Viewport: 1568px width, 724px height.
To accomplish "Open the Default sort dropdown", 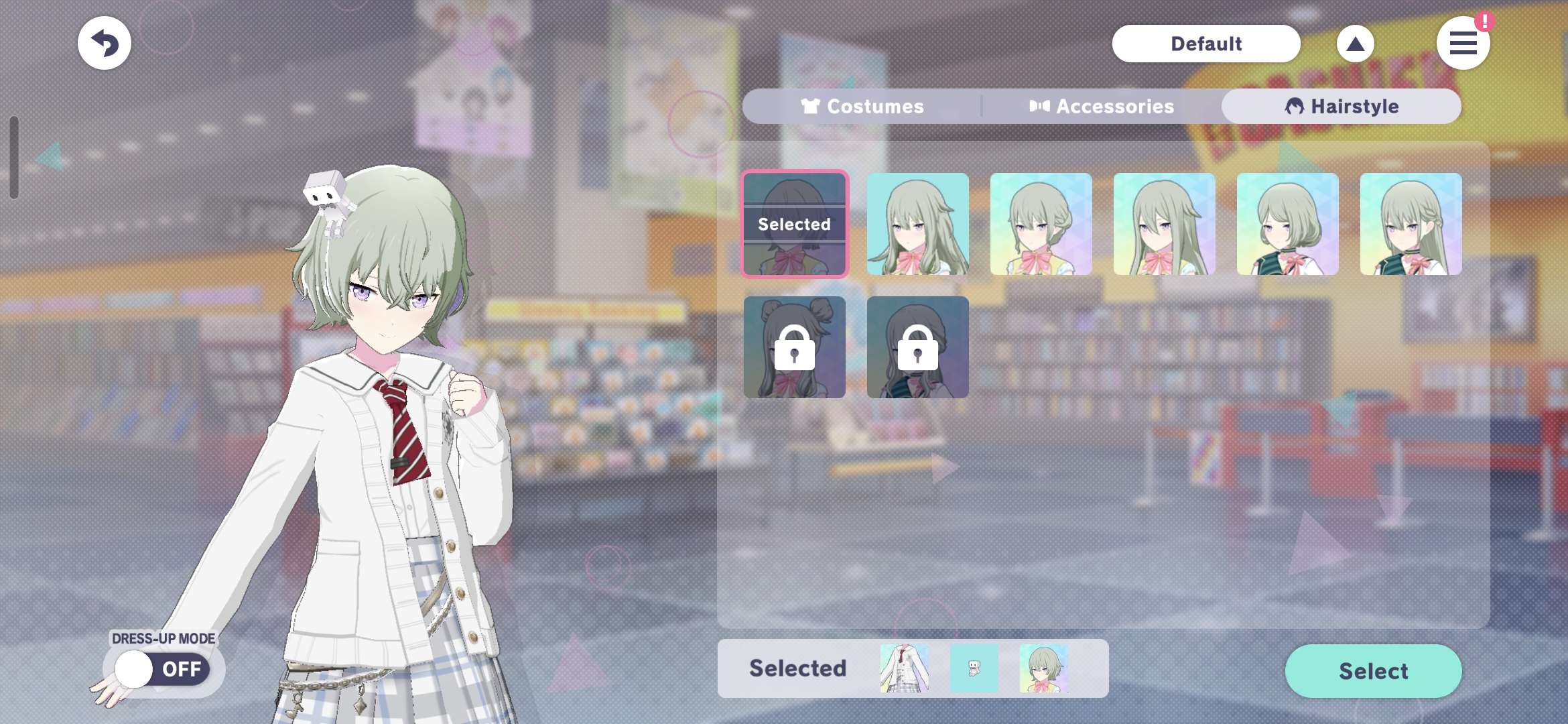I will [x=1205, y=44].
